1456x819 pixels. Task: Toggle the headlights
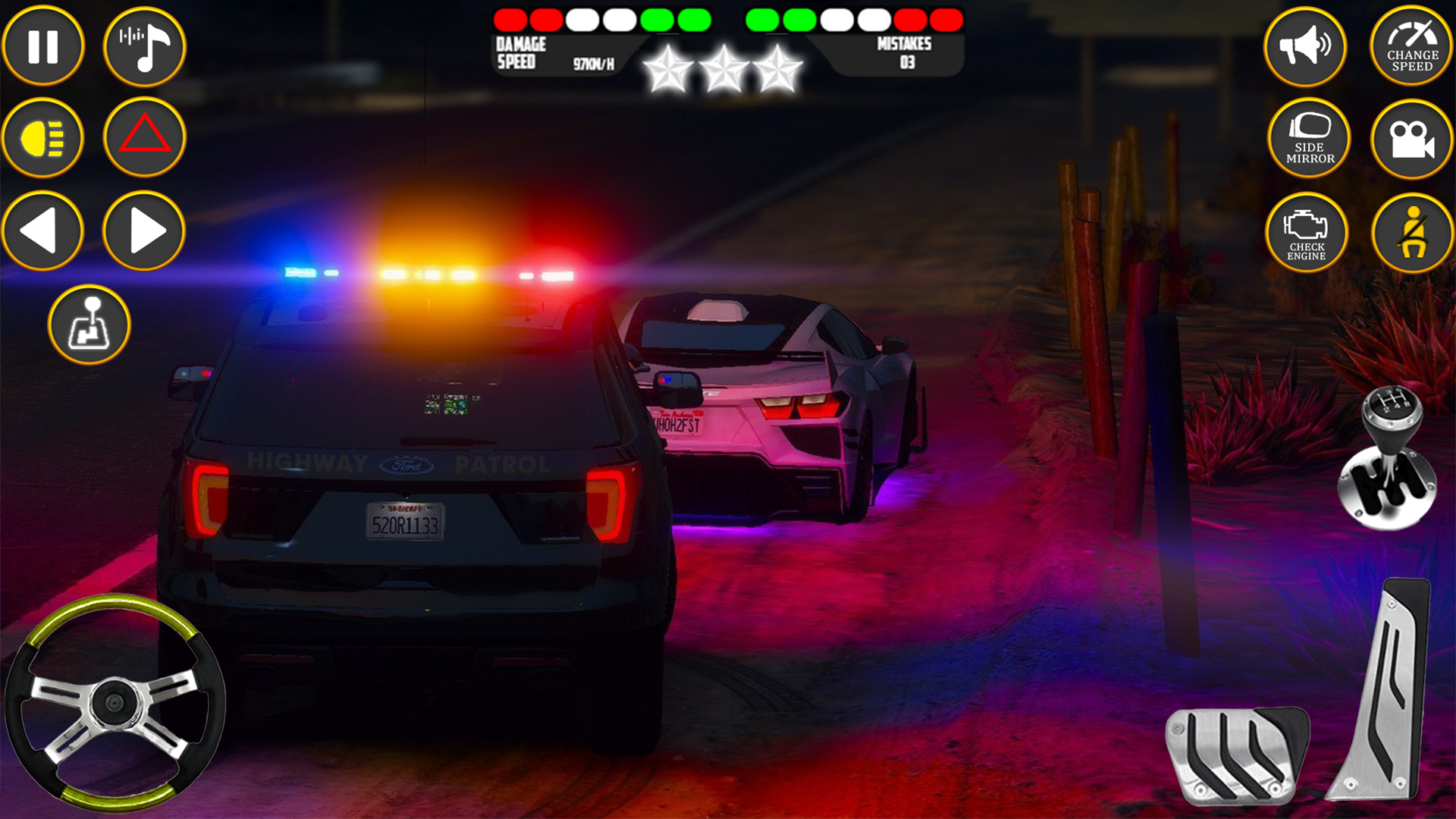(x=43, y=138)
